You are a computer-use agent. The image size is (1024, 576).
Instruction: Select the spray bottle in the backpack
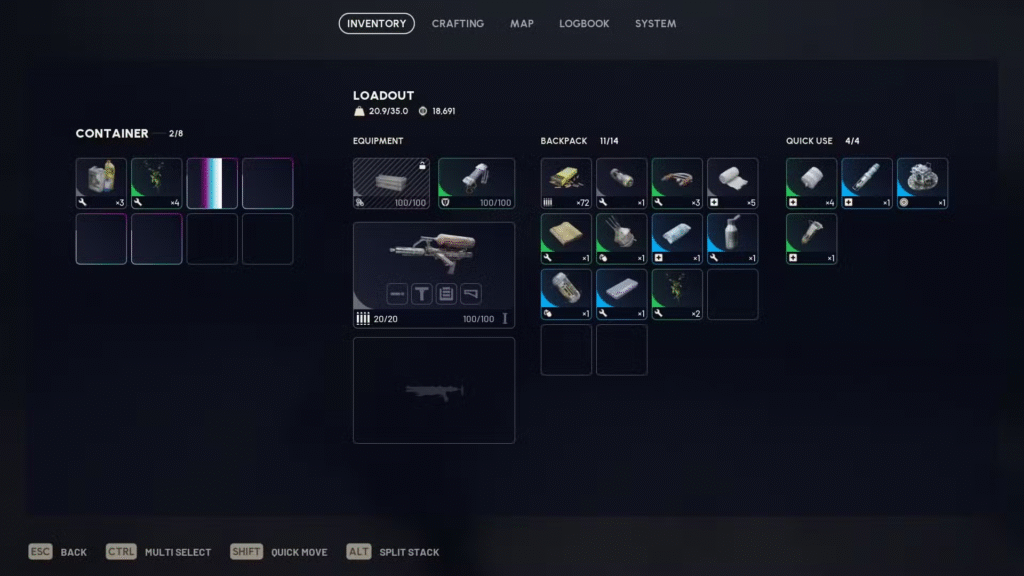click(x=732, y=239)
